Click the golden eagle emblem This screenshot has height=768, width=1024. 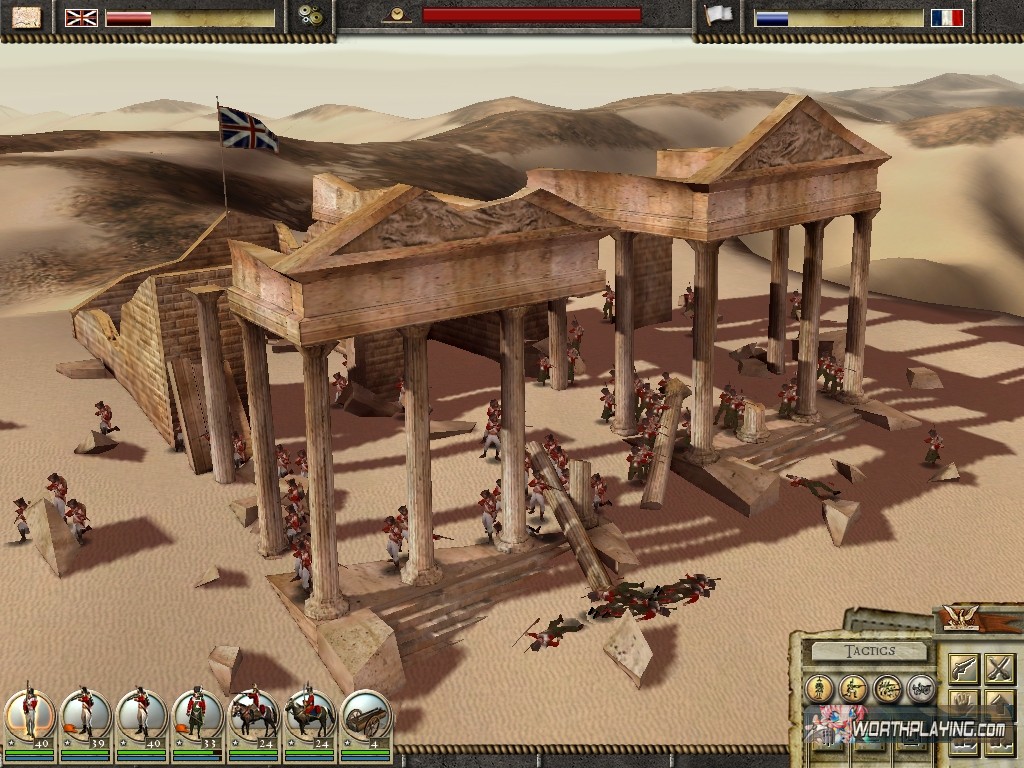(961, 618)
